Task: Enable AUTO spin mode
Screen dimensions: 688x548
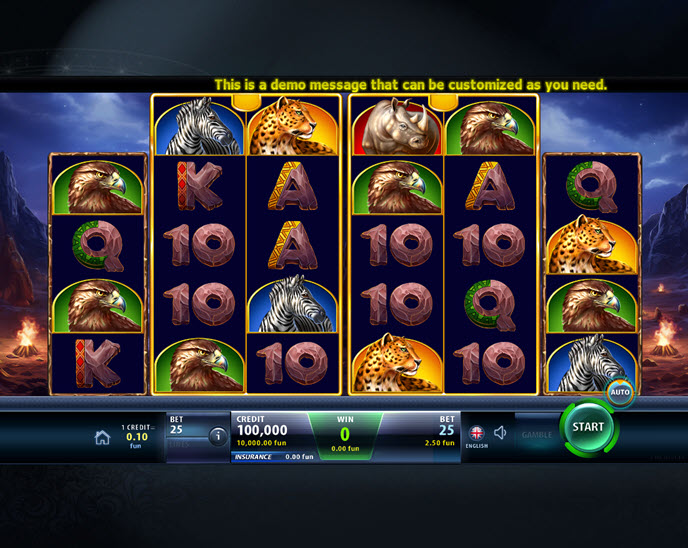Action: click(619, 392)
